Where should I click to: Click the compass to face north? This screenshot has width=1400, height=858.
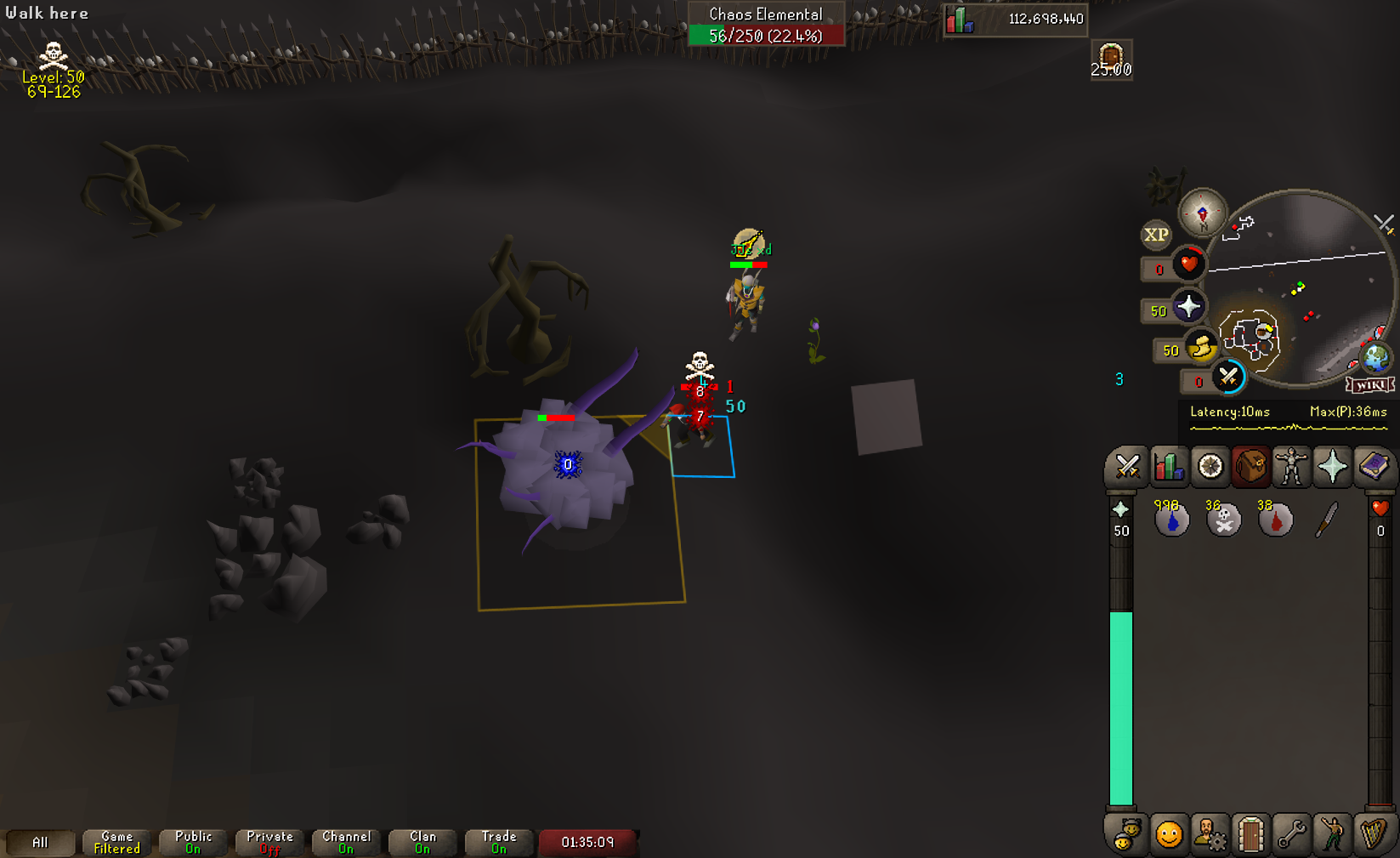coord(1202,213)
